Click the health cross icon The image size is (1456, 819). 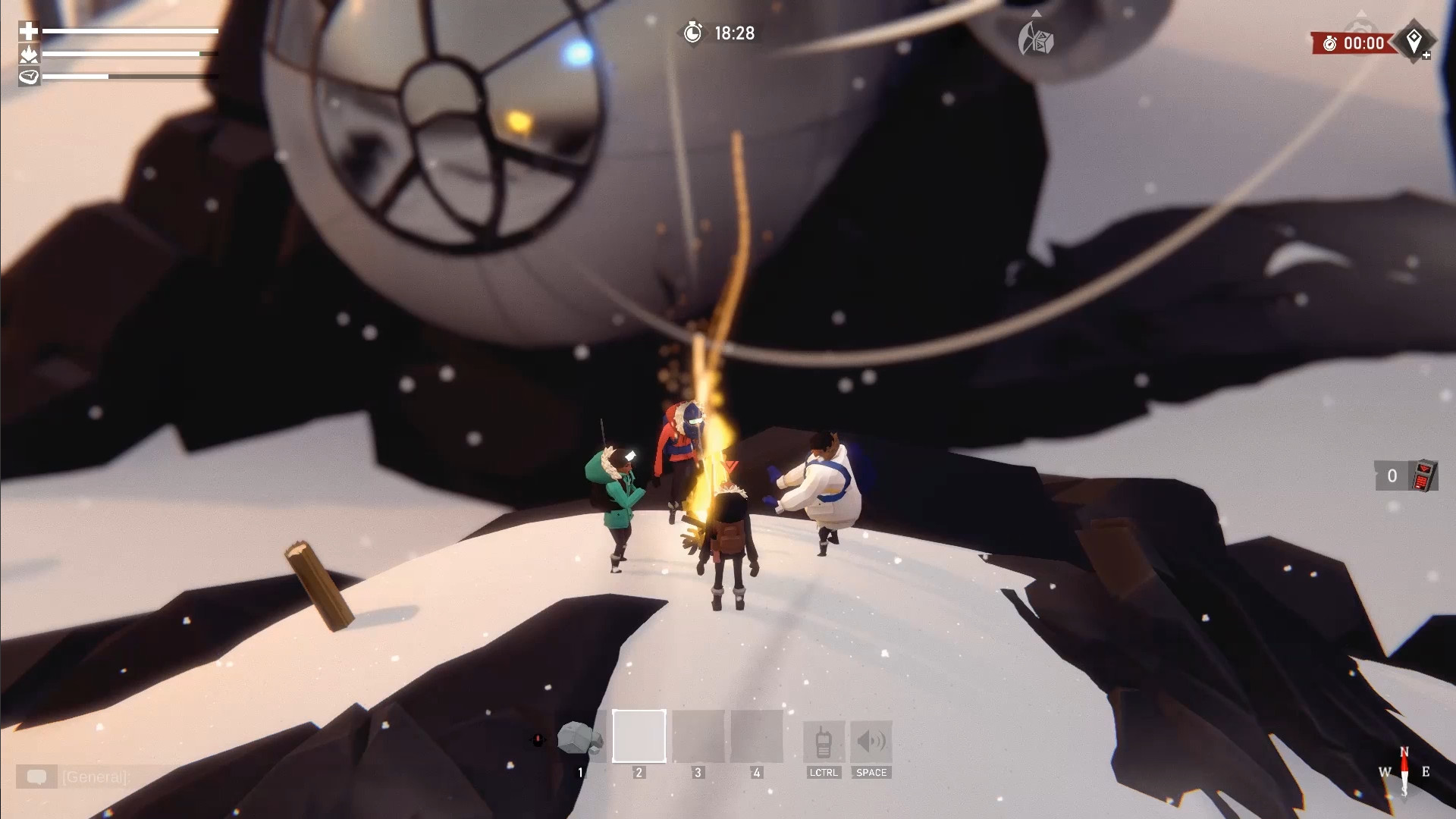pyautogui.click(x=27, y=32)
